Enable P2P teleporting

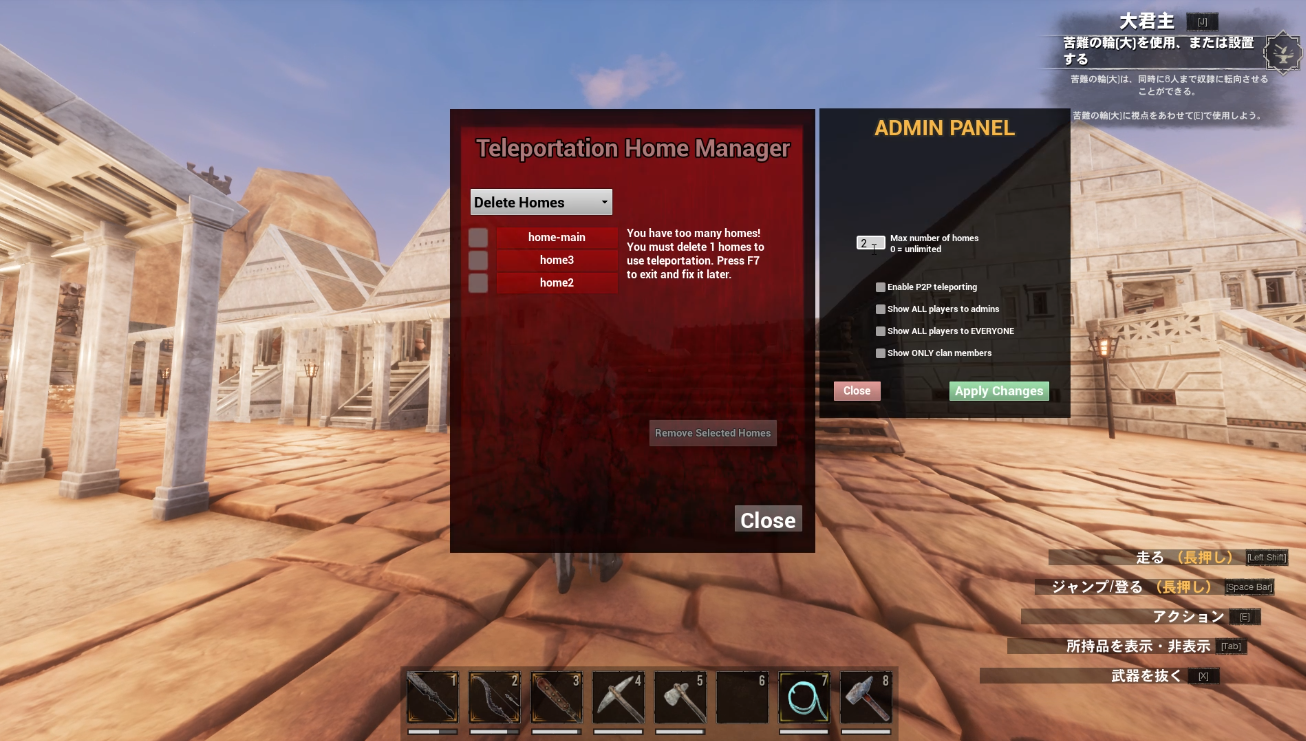tap(880, 287)
